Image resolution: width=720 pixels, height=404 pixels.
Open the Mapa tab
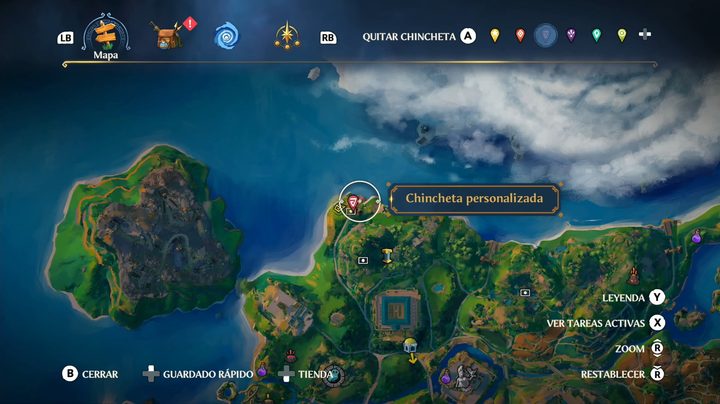click(106, 37)
